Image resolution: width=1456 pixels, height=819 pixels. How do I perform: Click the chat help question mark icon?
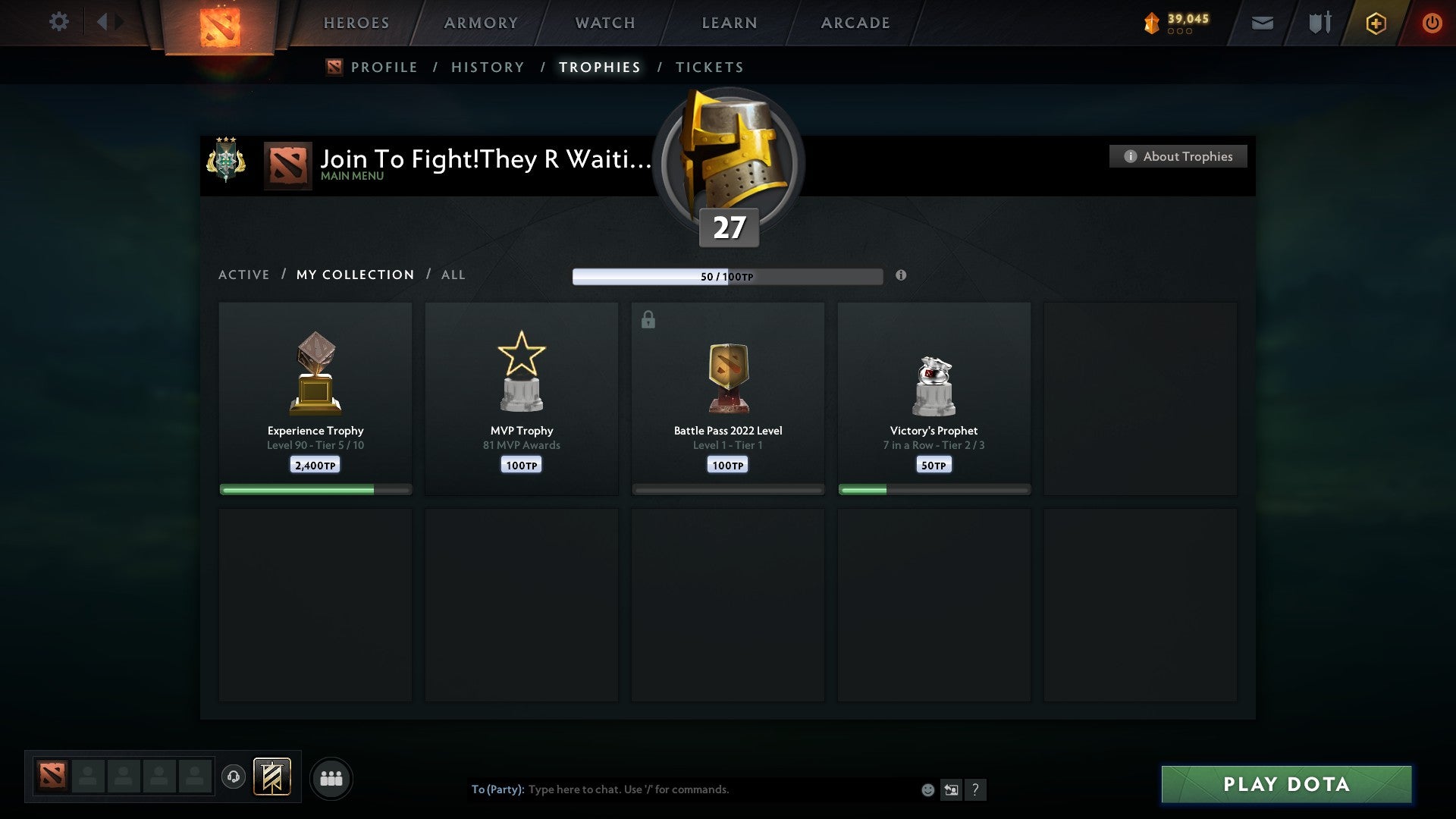[977, 789]
